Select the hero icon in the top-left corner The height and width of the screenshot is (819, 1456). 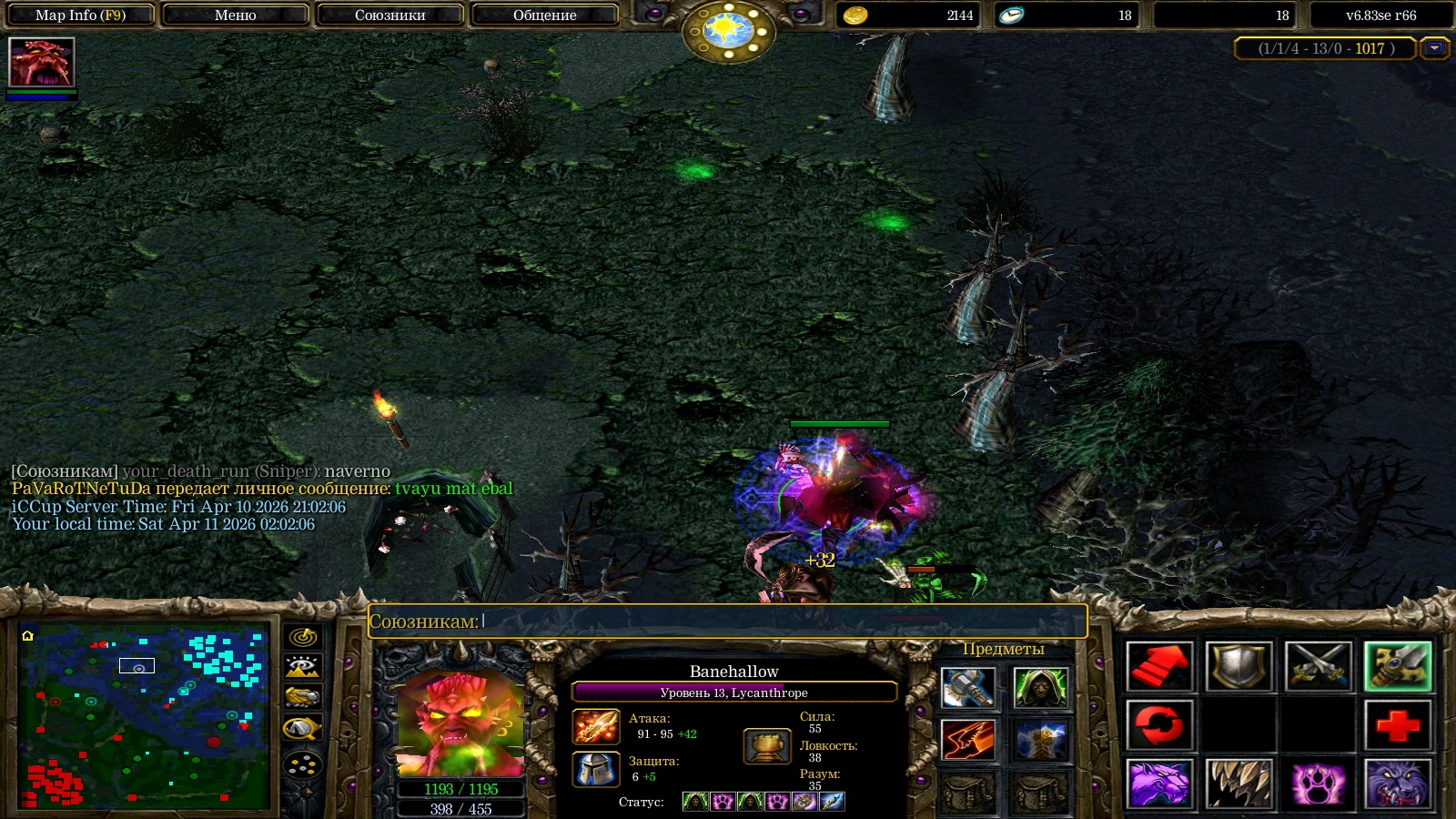point(41,62)
